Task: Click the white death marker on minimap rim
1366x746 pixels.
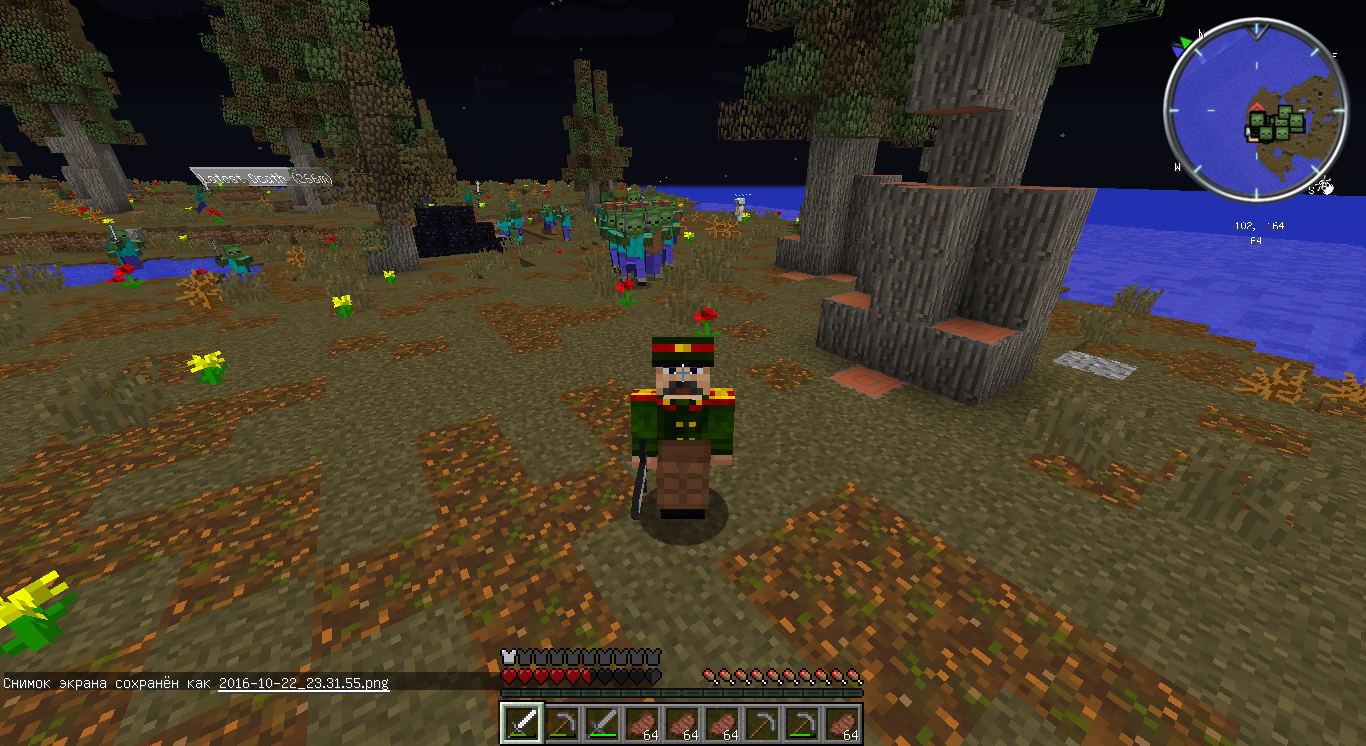Action: coord(1324,185)
